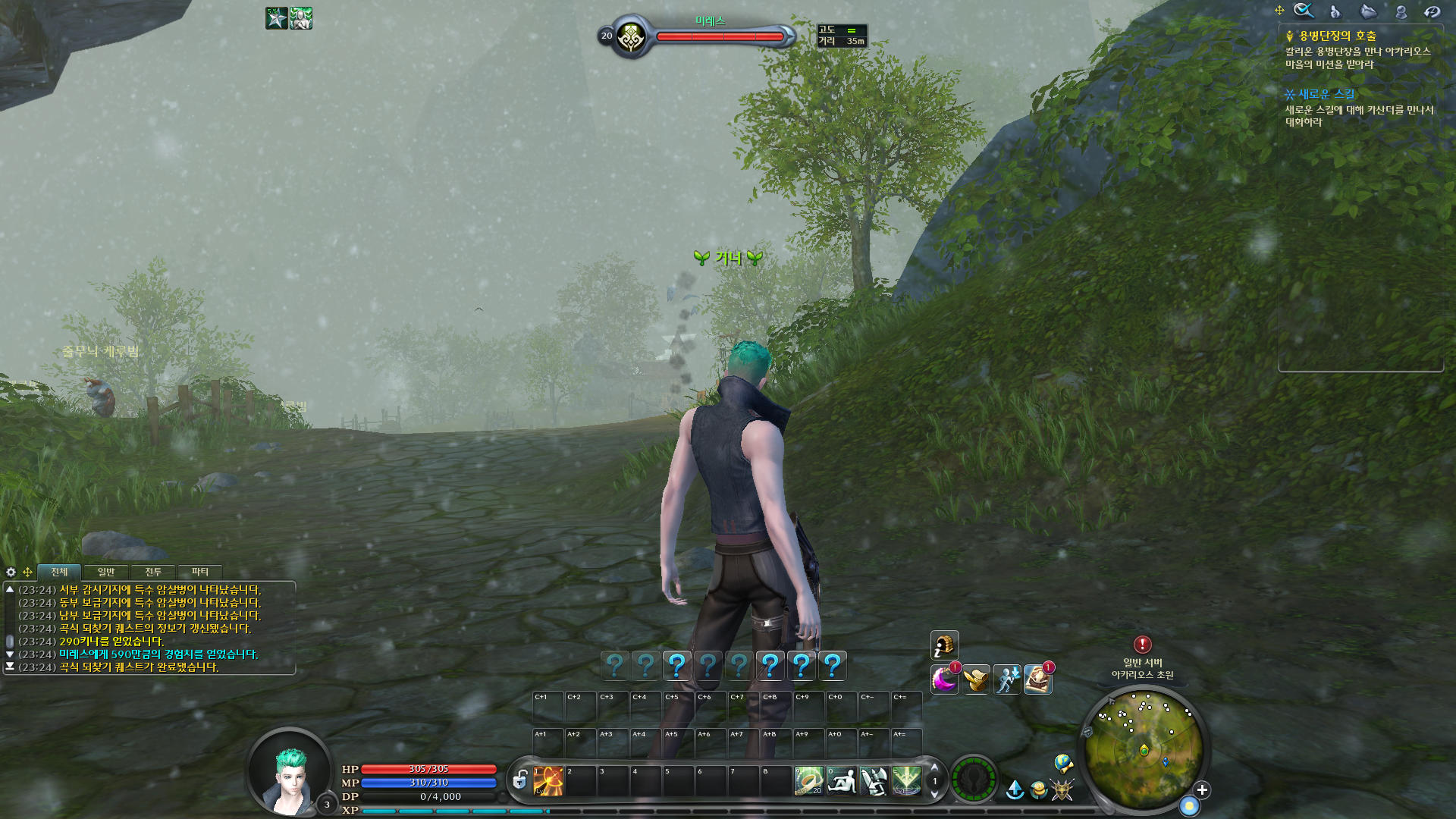Open the purple crescent moon notification icon
1456x819 pixels.
click(945, 679)
